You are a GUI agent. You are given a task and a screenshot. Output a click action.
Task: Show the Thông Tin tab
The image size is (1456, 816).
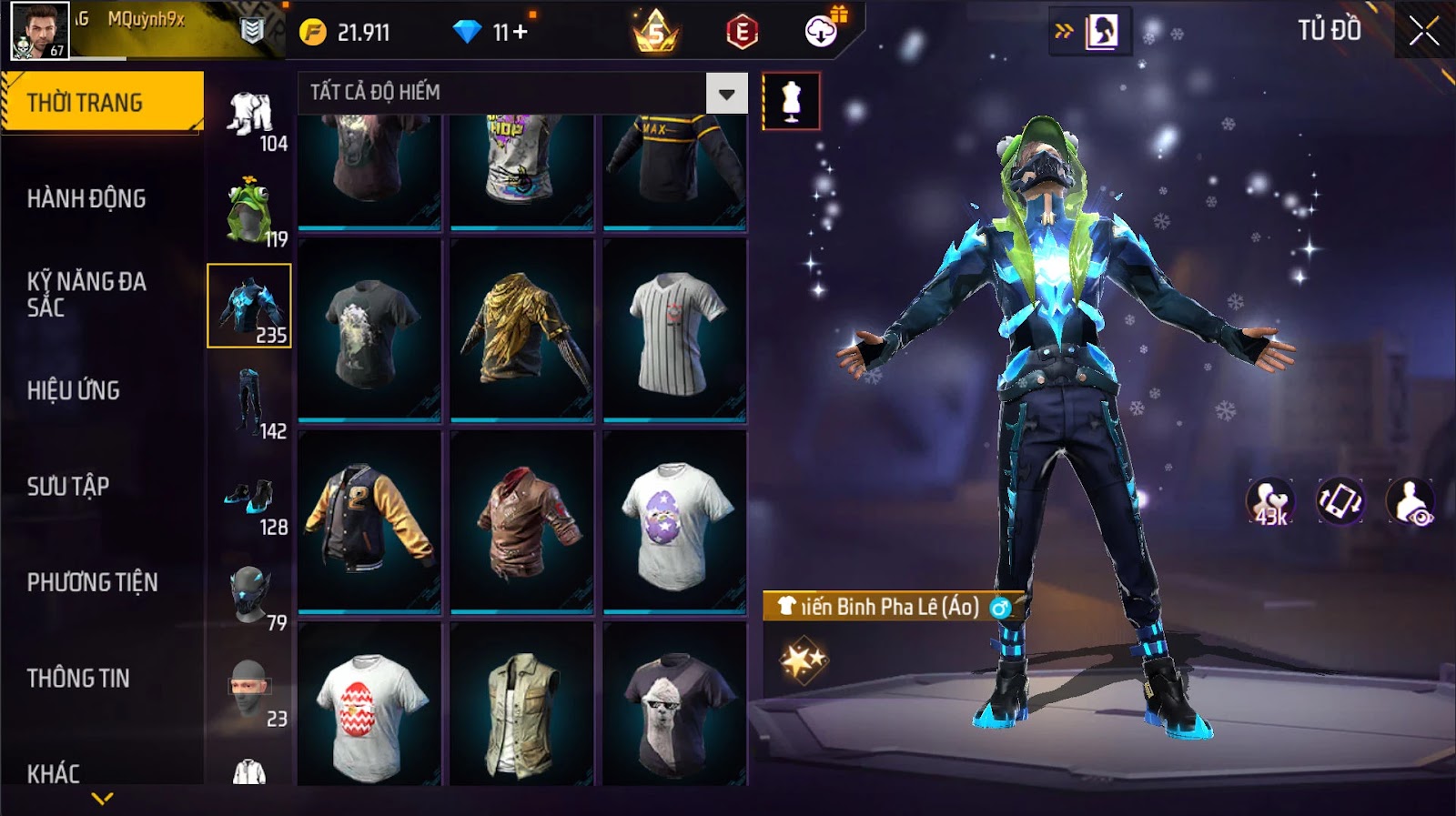coord(78,678)
